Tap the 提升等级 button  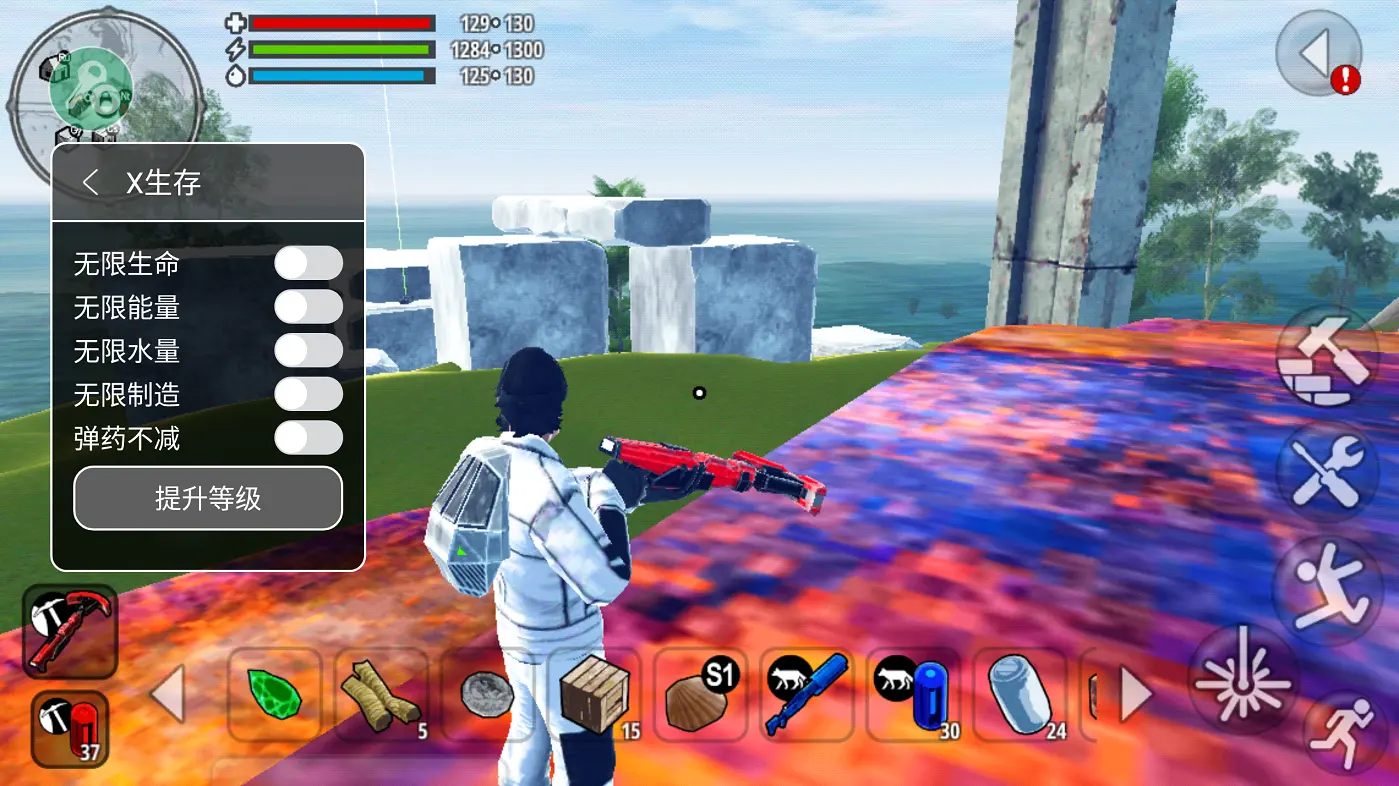point(208,498)
